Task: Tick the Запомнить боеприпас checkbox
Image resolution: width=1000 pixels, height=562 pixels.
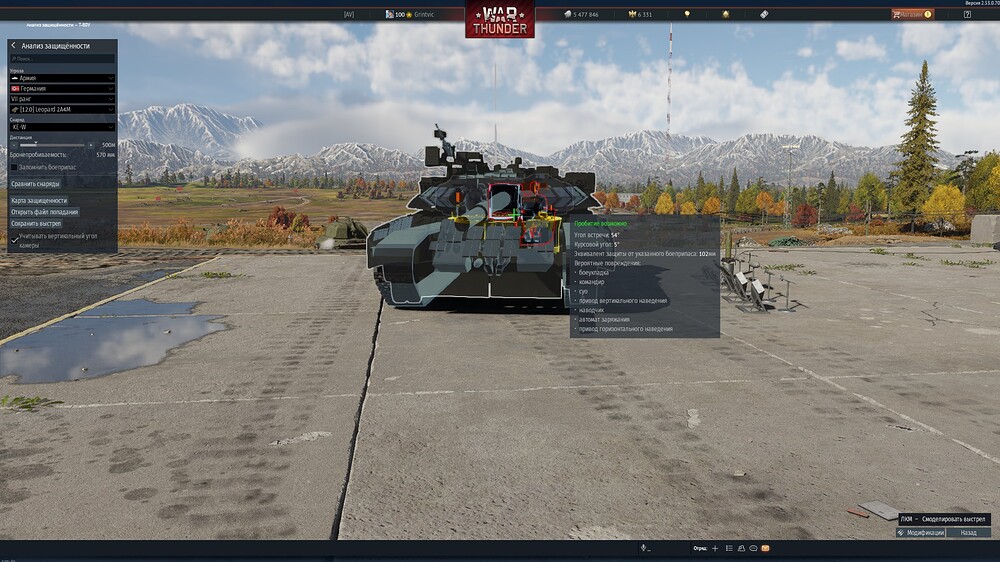Action: pos(14,167)
